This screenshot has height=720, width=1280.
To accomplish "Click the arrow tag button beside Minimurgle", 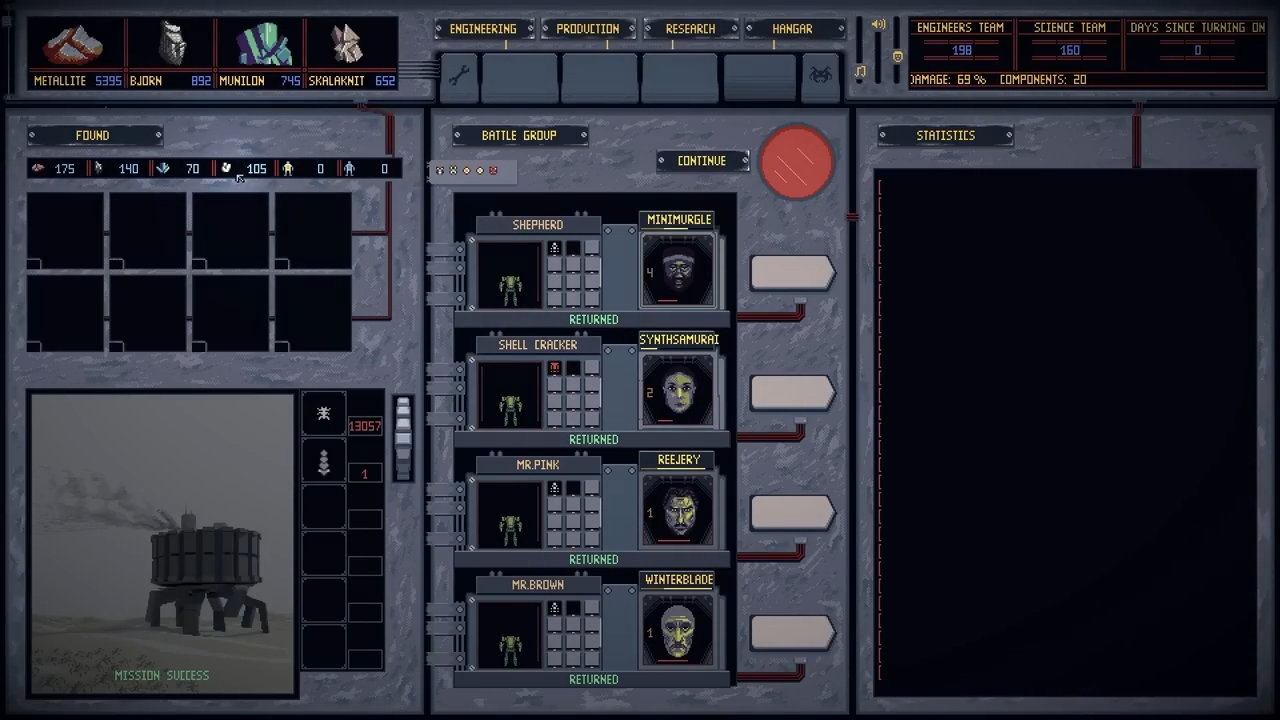I will [x=791, y=273].
